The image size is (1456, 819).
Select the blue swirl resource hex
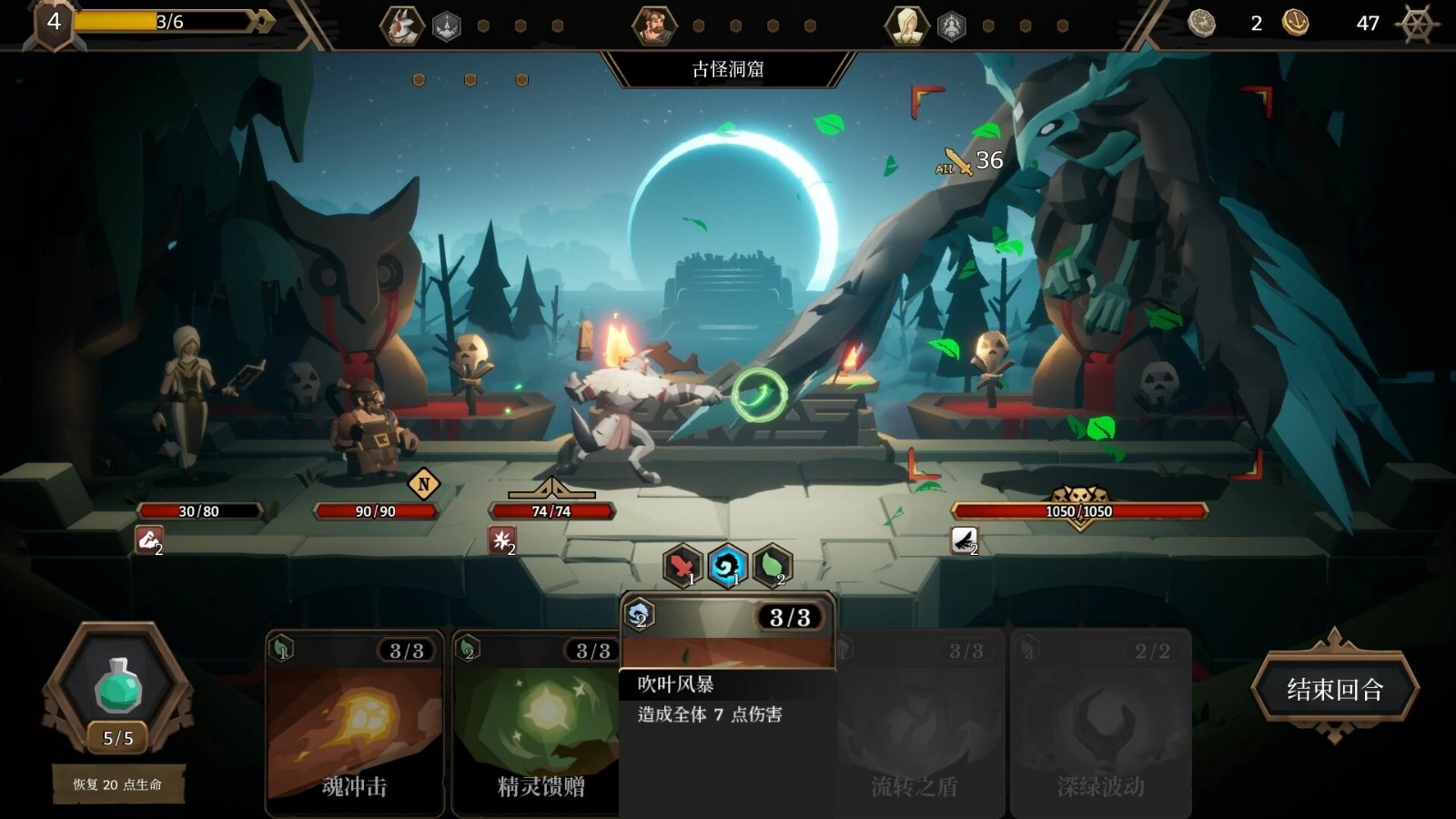pos(728,566)
